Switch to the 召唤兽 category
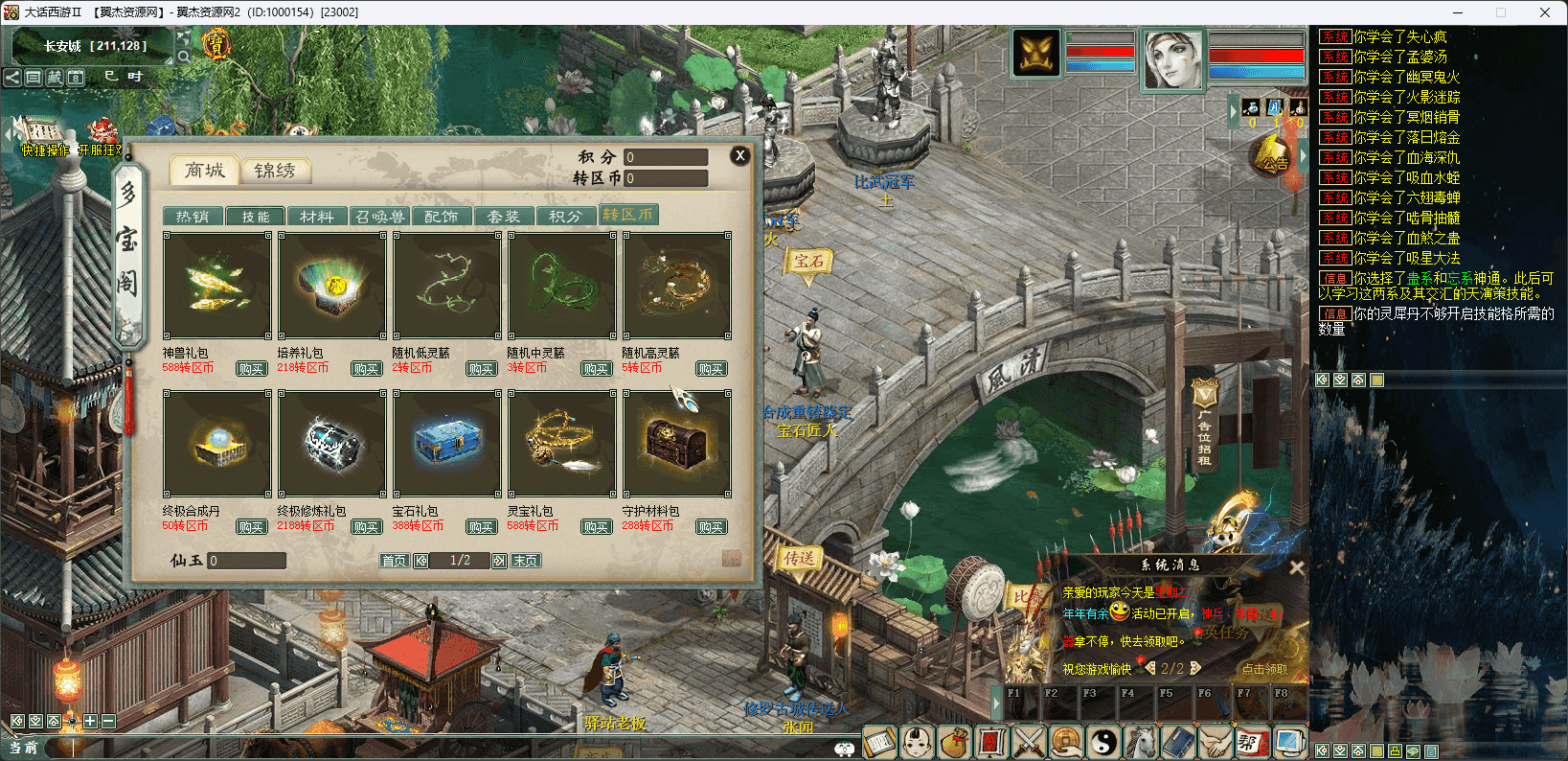The width and height of the screenshot is (1568, 761). [x=379, y=217]
